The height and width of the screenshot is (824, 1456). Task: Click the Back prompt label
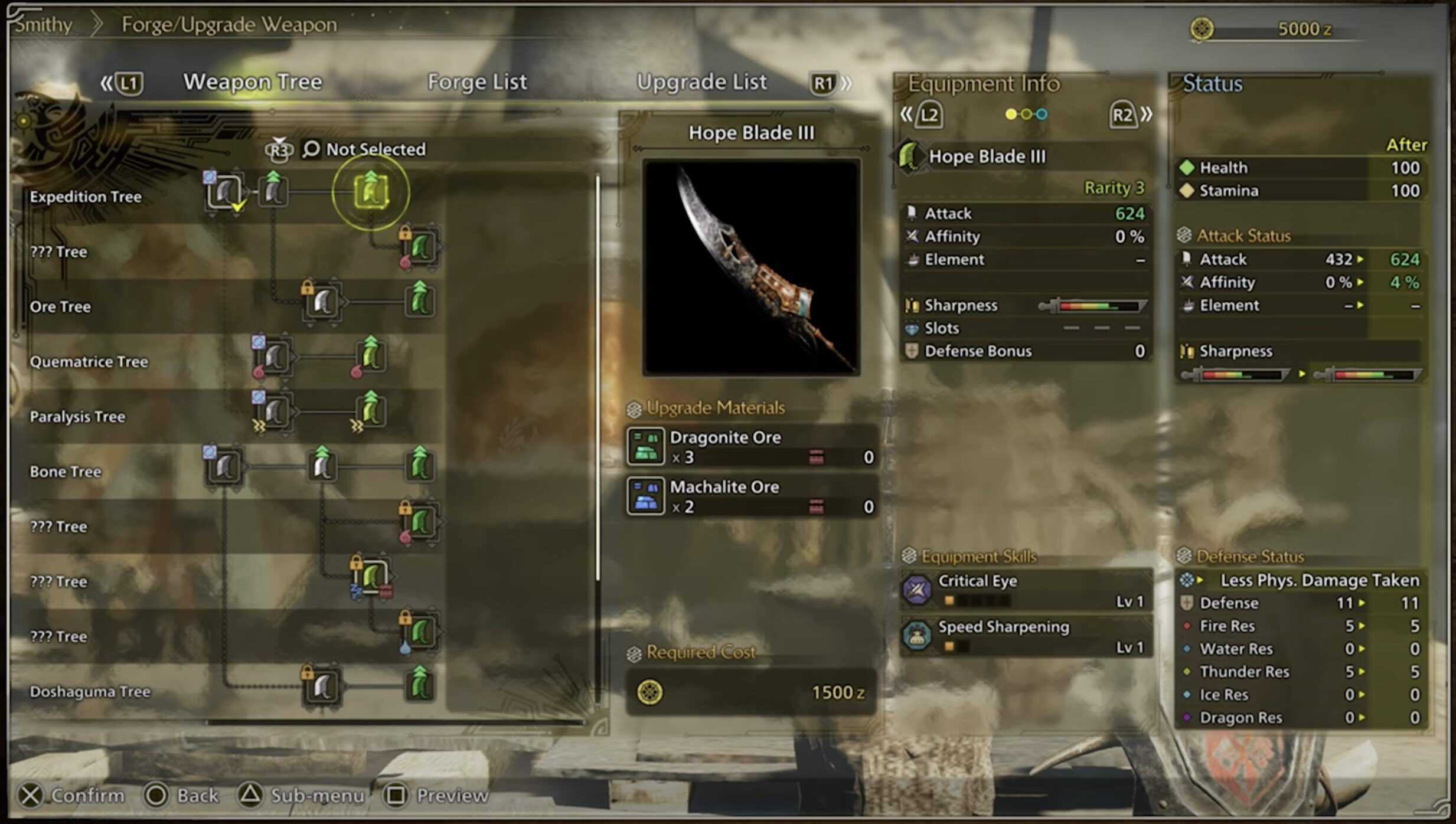click(197, 796)
